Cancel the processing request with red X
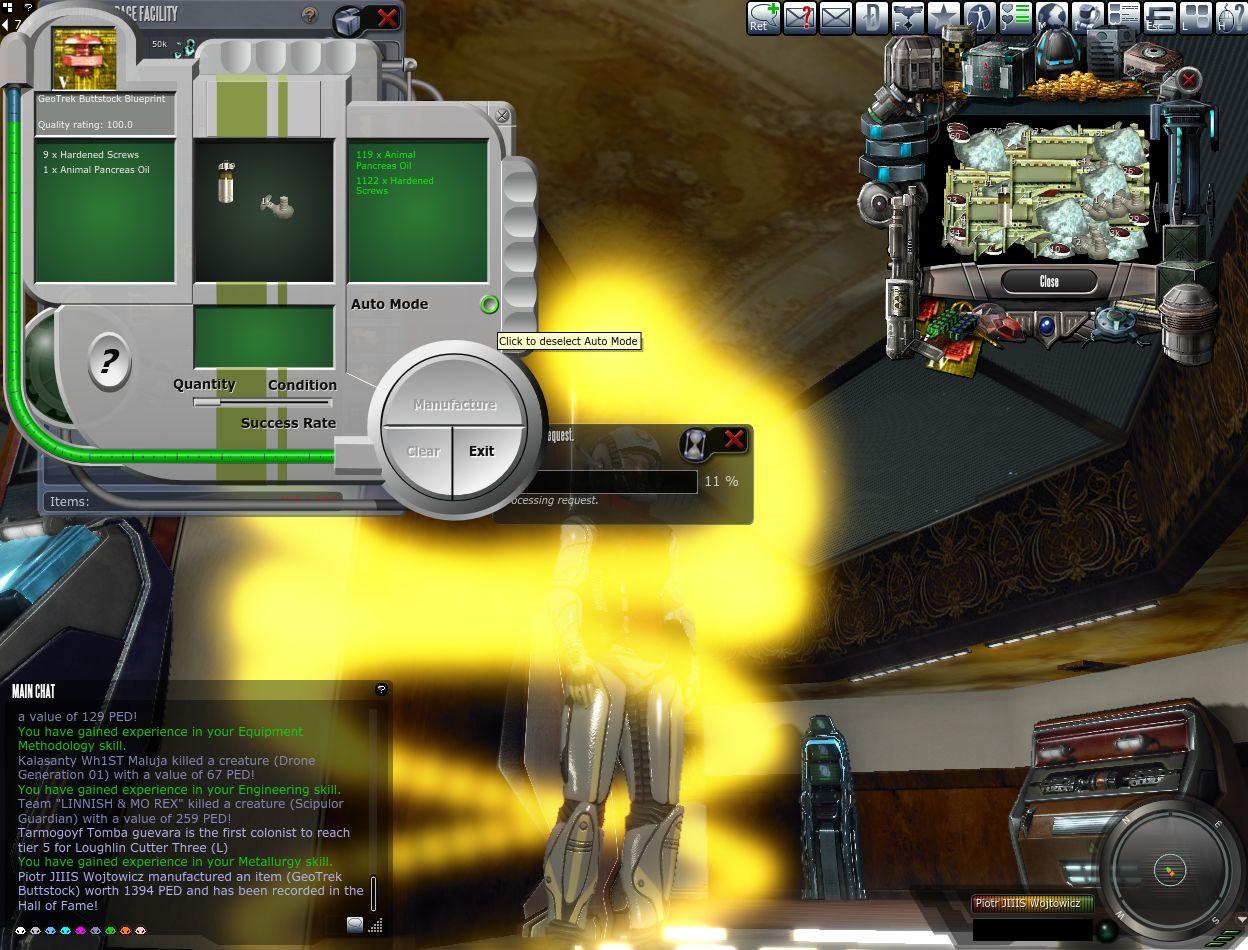The height and width of the screenshot is (950, 1248). (x=734, y=440)
